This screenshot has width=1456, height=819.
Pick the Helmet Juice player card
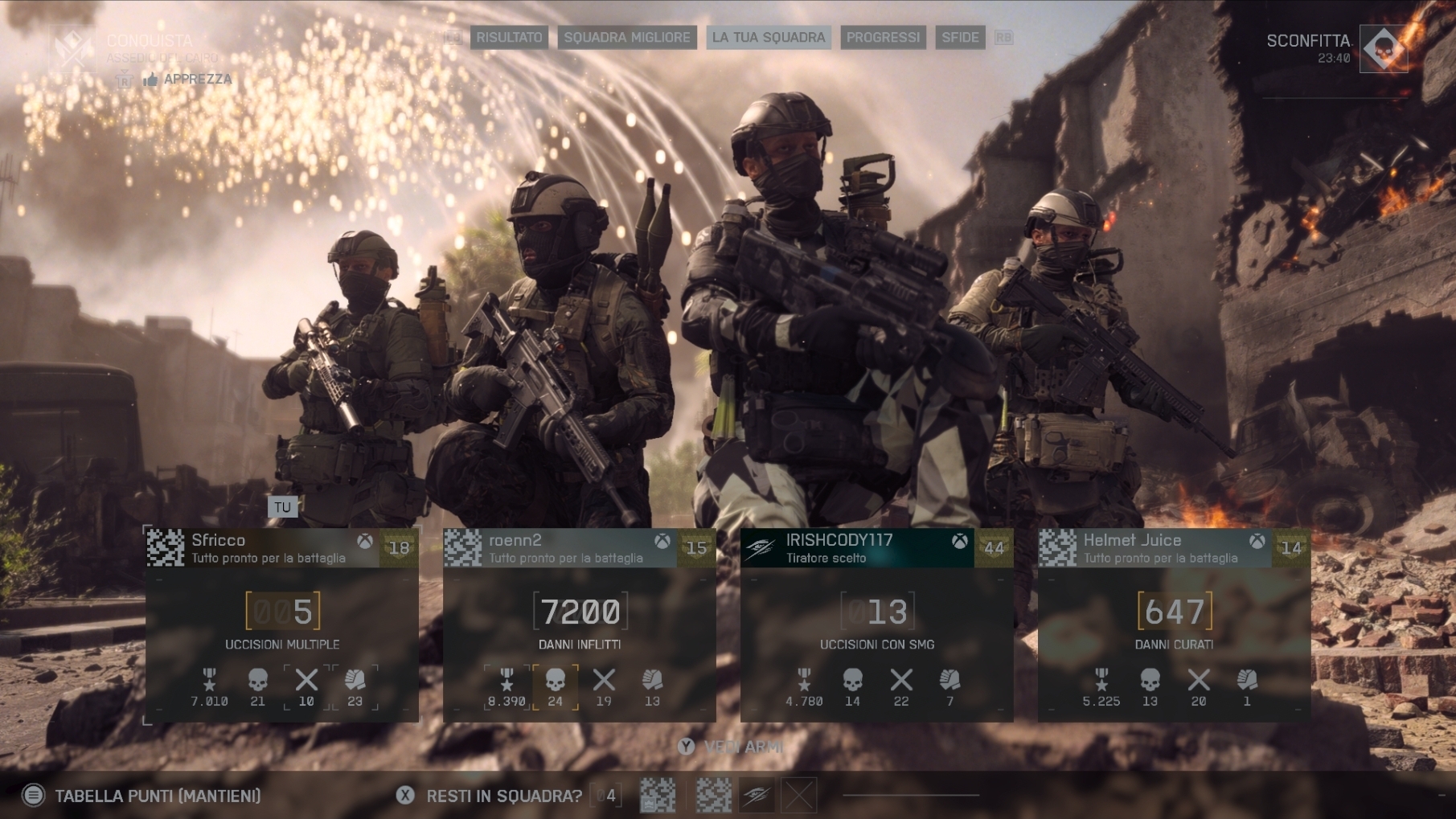click(1174, 548)
